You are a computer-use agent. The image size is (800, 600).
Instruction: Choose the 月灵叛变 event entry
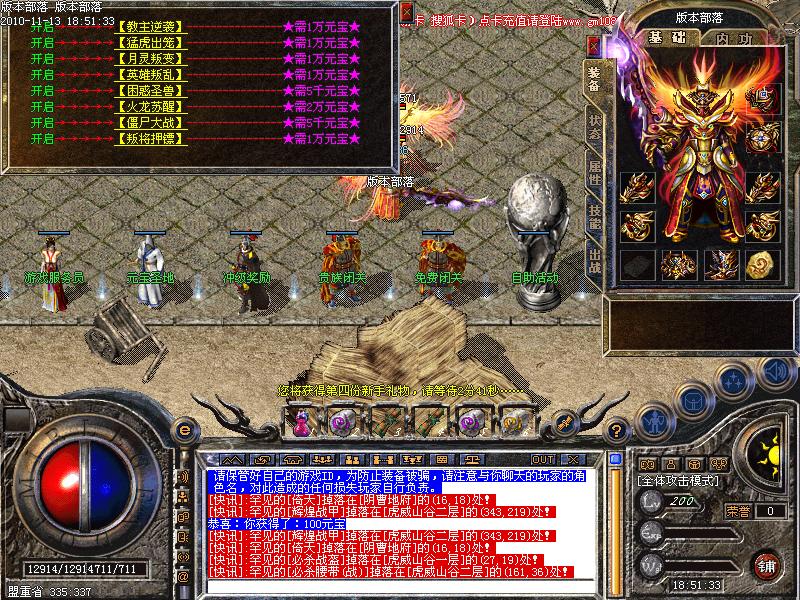152,58
